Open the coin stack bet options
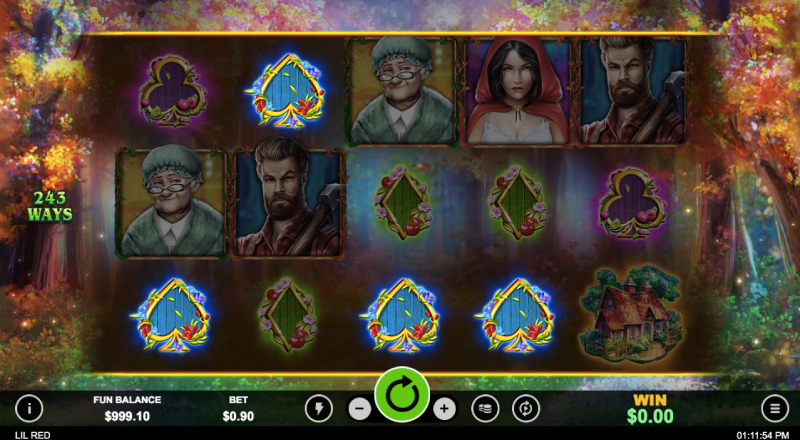Screen dimensions: 800x440 (485, 408)
